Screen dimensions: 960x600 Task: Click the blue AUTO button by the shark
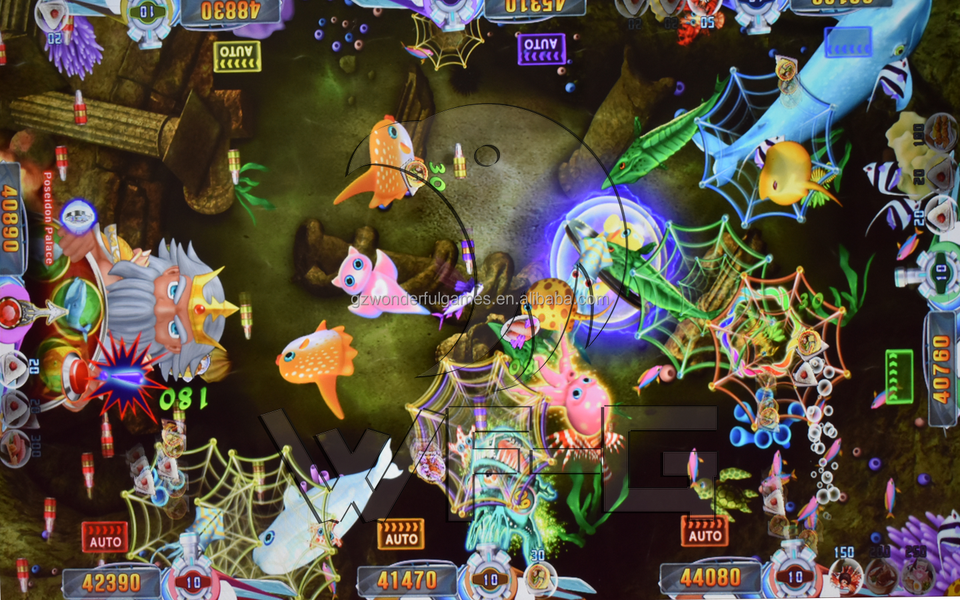pos(847,41)
